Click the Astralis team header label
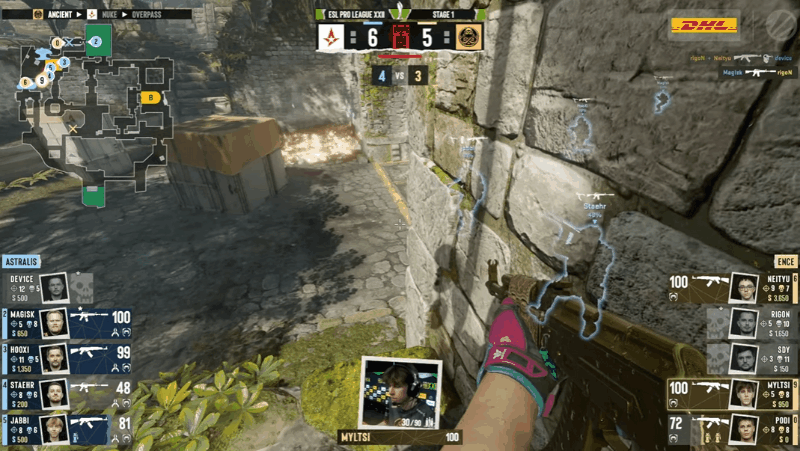The width and height of the screenshot is (800, 451). coord(24,261)
